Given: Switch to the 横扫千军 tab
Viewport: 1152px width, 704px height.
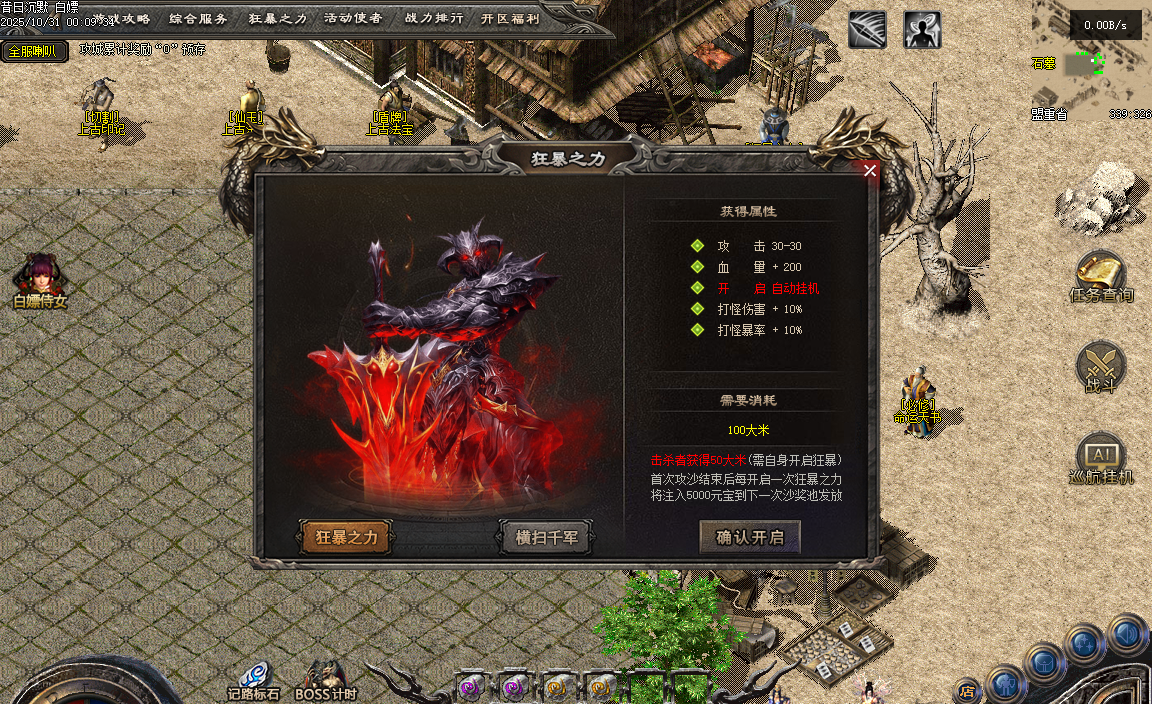Looking at the screenshot, I should point(546,537).
